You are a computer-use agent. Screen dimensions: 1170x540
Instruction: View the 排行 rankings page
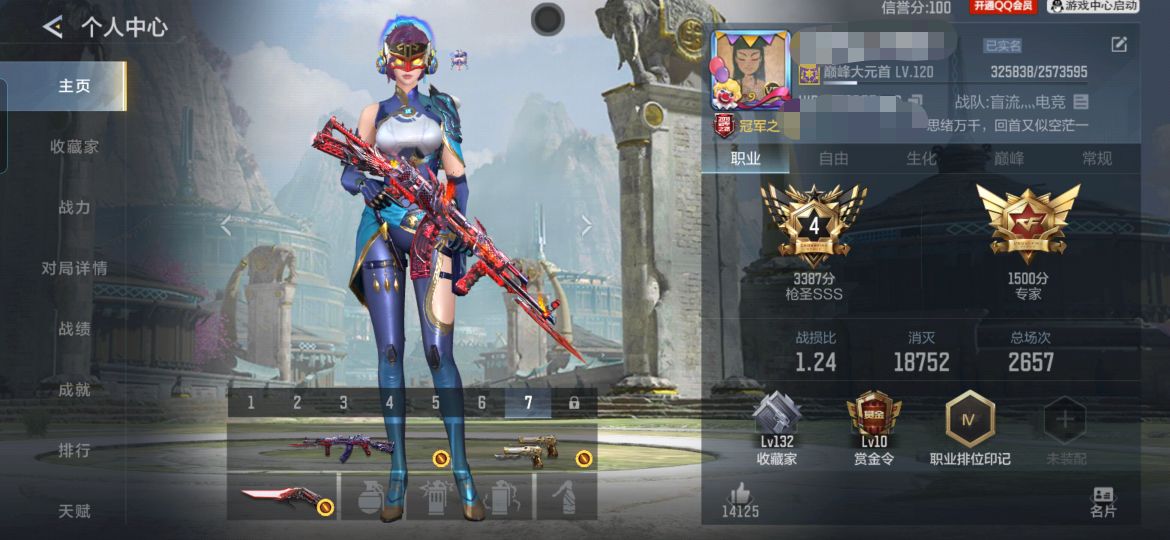pyautogui.click(x=75, y=450)
